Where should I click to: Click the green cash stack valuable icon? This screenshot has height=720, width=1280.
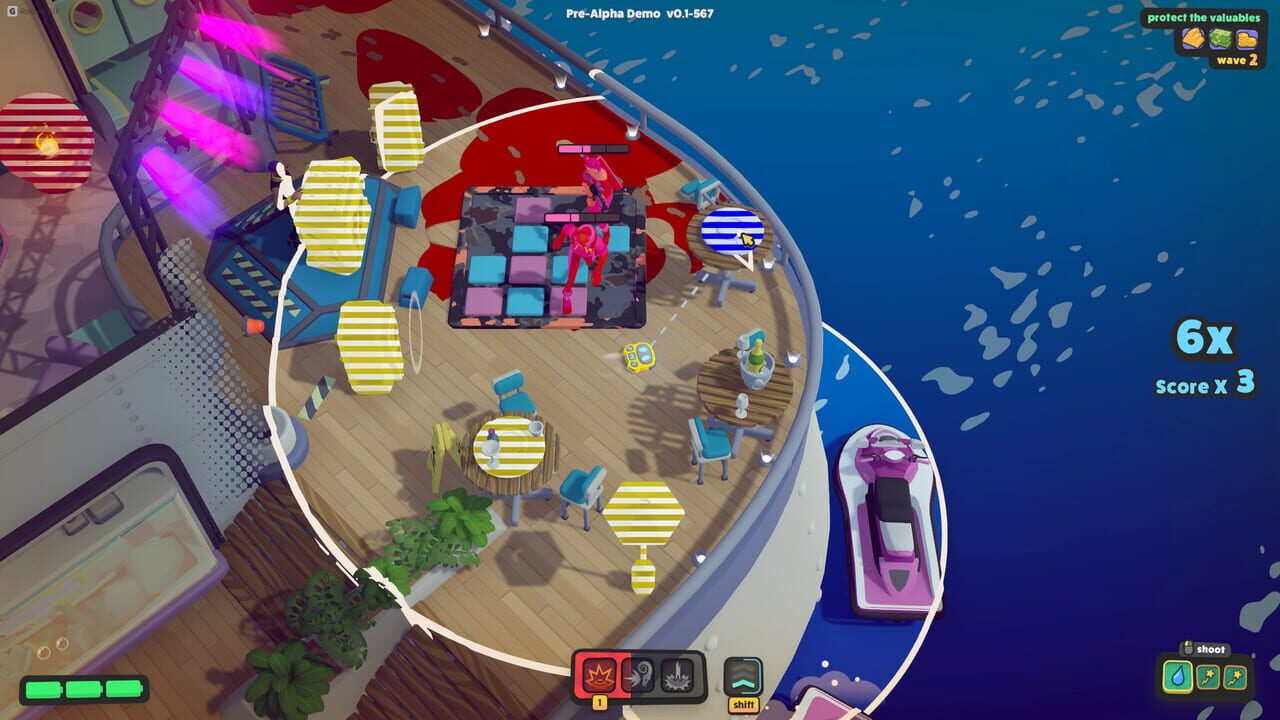pos(1220,38)
